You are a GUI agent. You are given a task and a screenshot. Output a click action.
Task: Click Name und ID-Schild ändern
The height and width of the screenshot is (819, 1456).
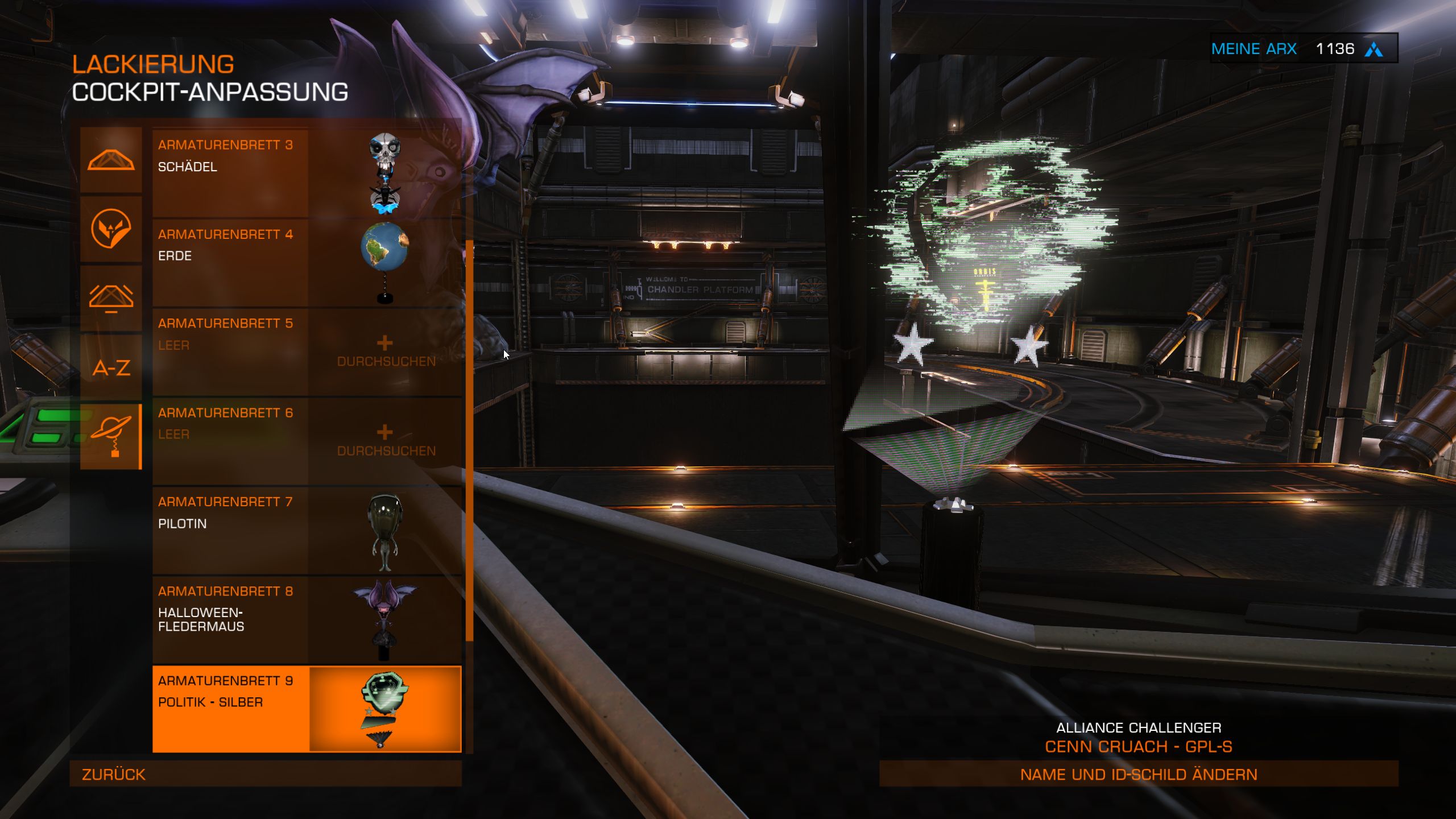pyautogui.click(x=1138, y=774)
